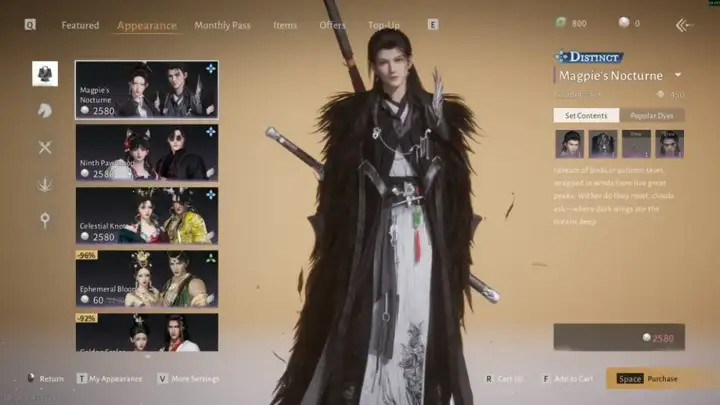Viewport: 720px width, 405px height.
Task: Open the crossed swords weapon category
Action: coord(45,147)
